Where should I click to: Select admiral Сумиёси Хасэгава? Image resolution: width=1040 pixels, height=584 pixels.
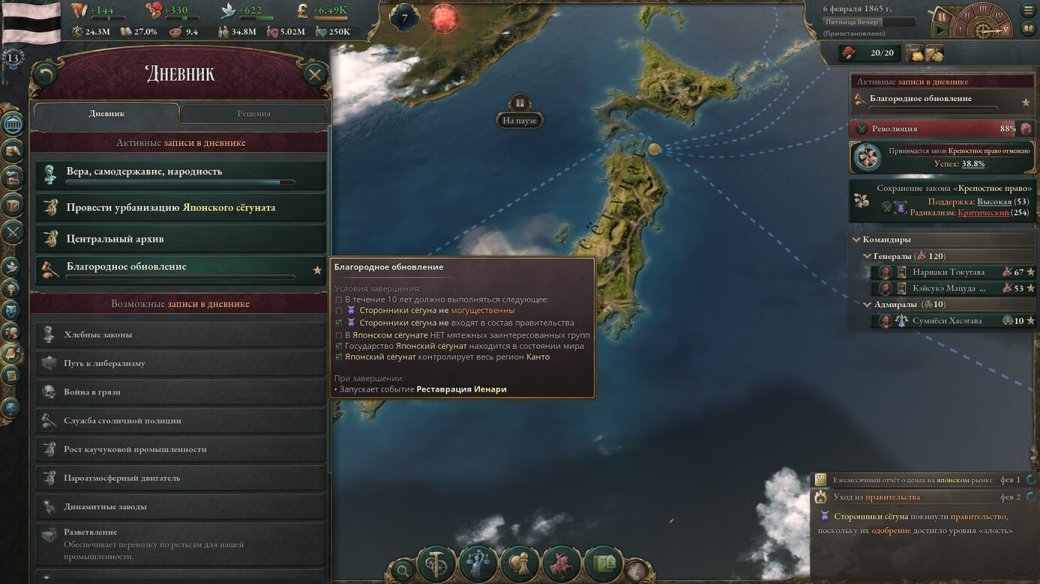point(948,321)
